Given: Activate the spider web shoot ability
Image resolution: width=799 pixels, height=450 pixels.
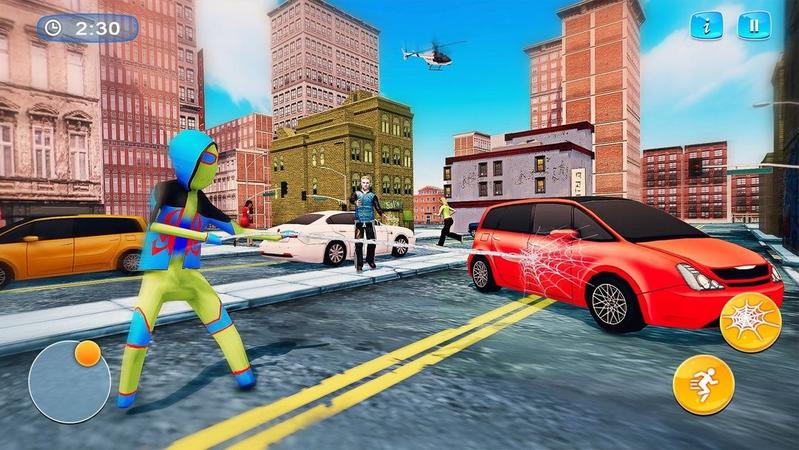Looking at the screenshot, I should 750,322.
